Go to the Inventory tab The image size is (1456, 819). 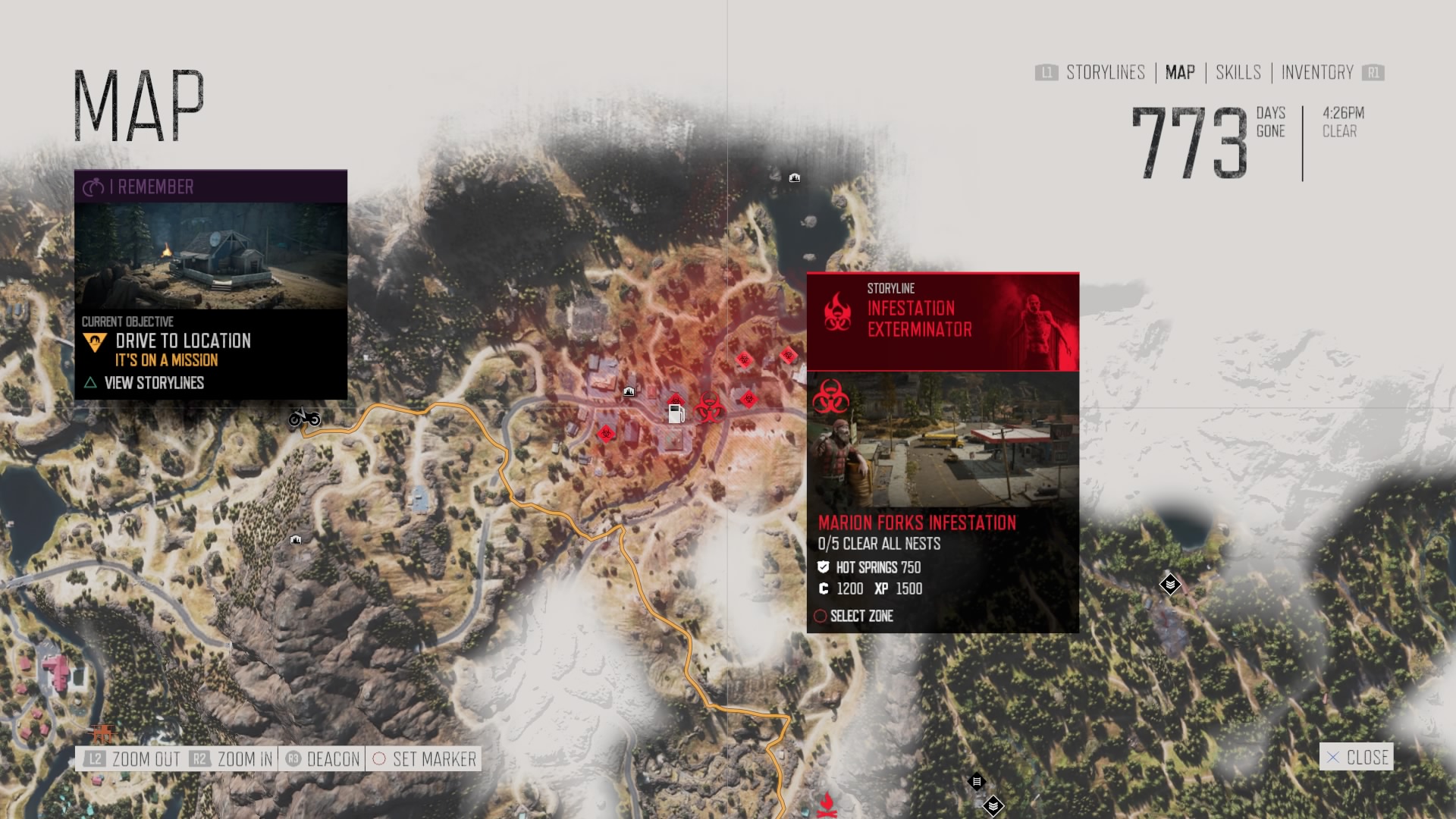1316,73
